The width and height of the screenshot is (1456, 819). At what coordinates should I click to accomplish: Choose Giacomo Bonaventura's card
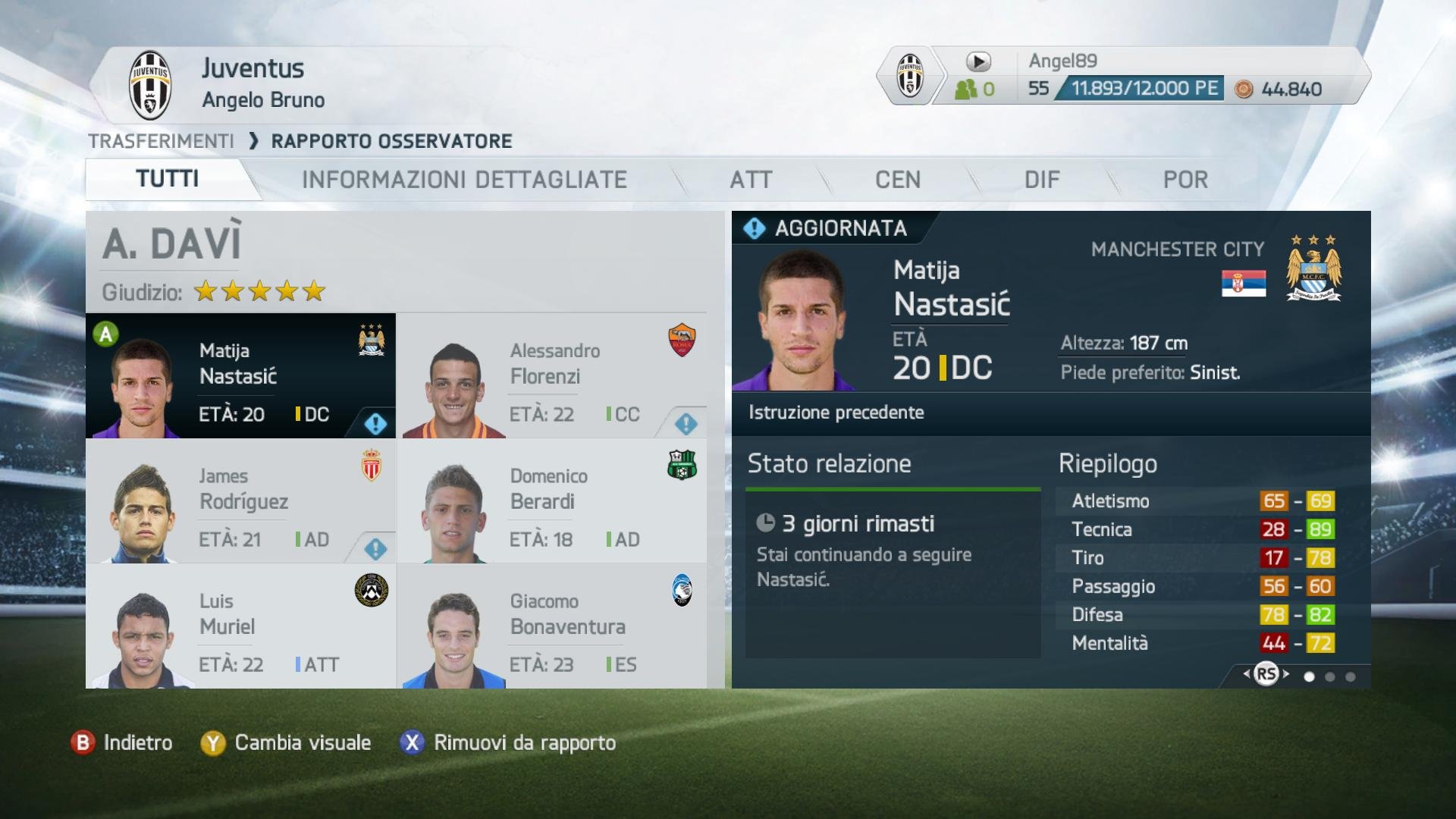click(x=551, y=626)
